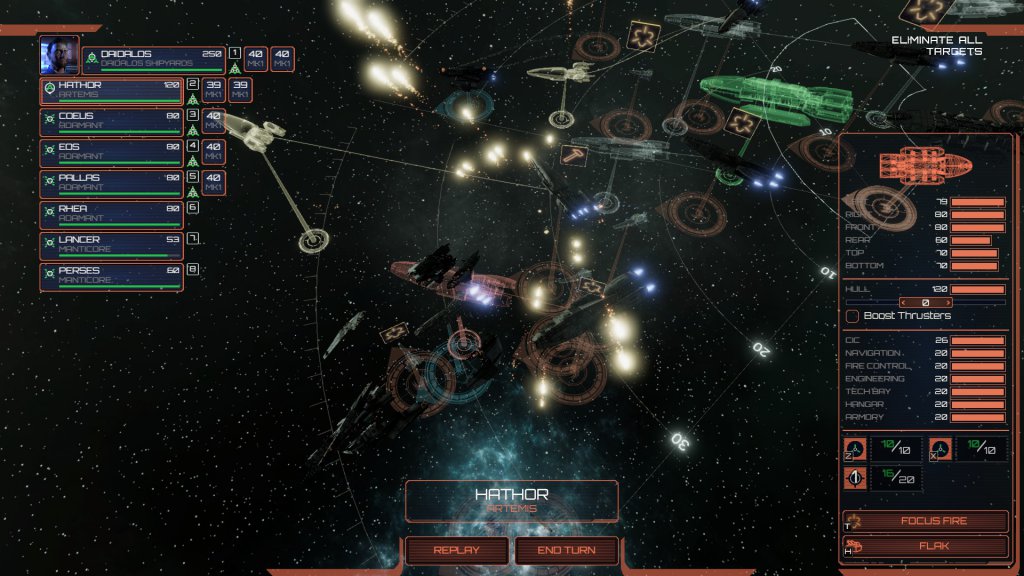The width and height of the screenshot is (1024, 576).
Task: Increase the thruster stepper with the right arrow
Action: click(x=947, y=302)
